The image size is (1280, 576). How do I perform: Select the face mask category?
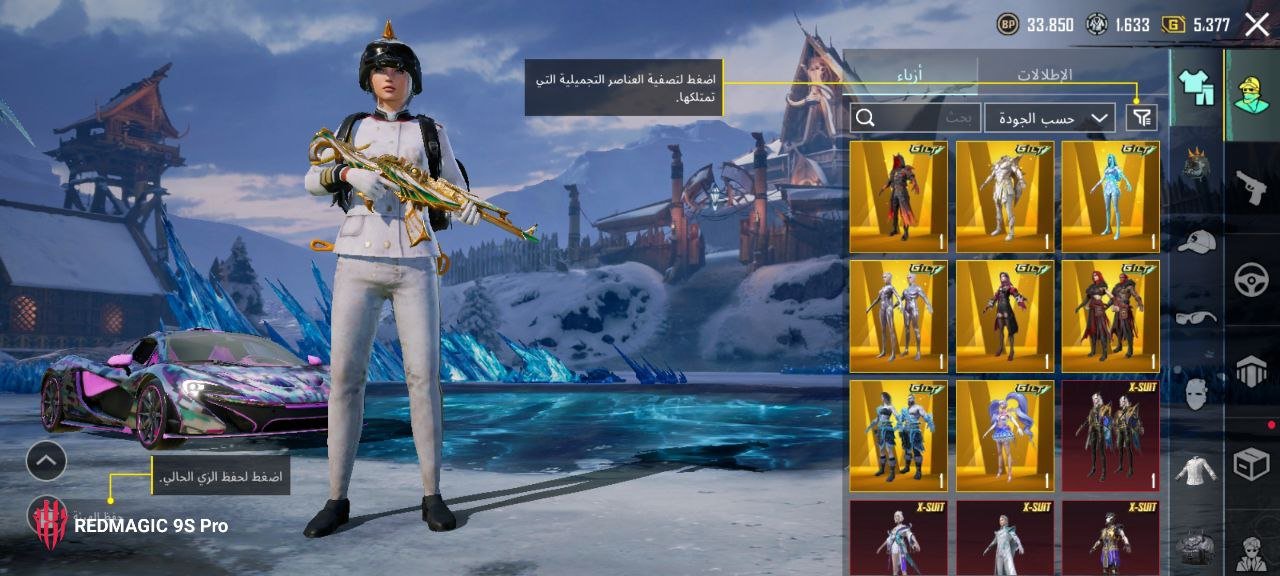pyautogui.click(x=1196, y=393)
